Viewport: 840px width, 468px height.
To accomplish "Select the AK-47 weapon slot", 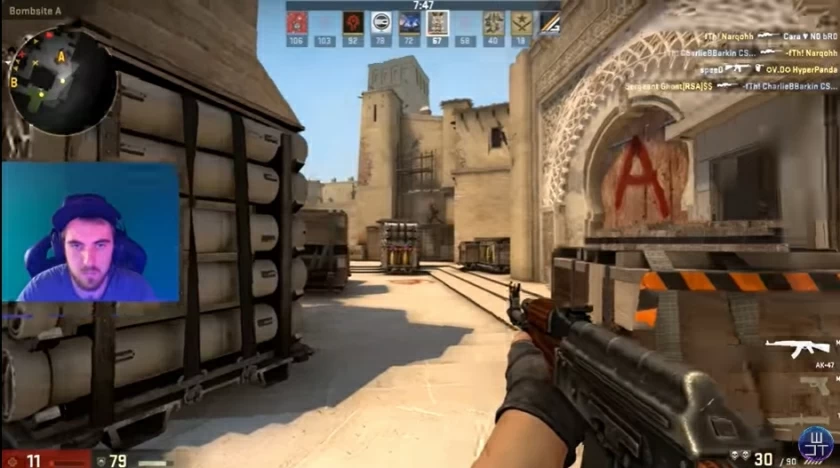I will coord(798,346).
